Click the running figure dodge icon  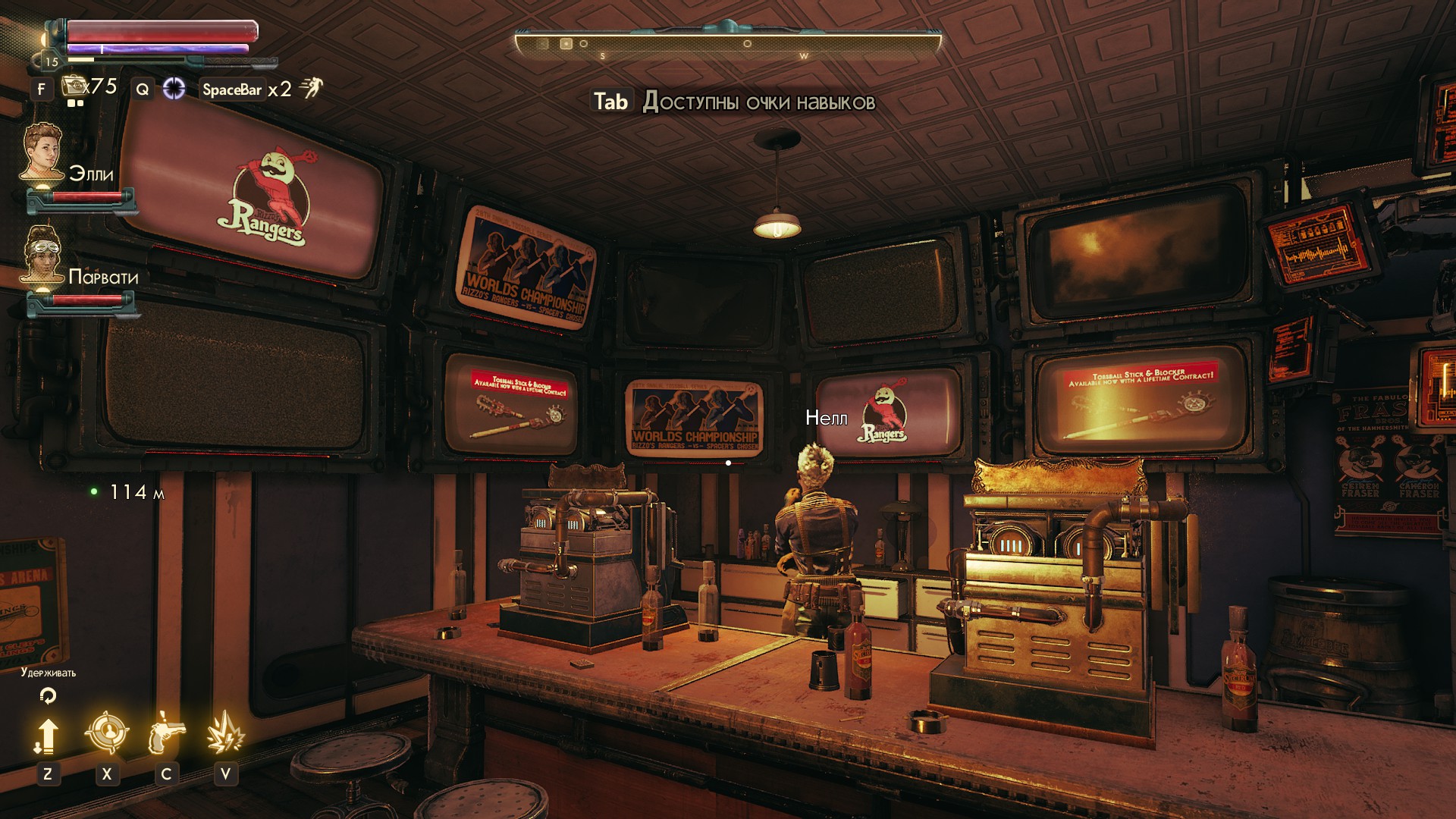[310, 89]
